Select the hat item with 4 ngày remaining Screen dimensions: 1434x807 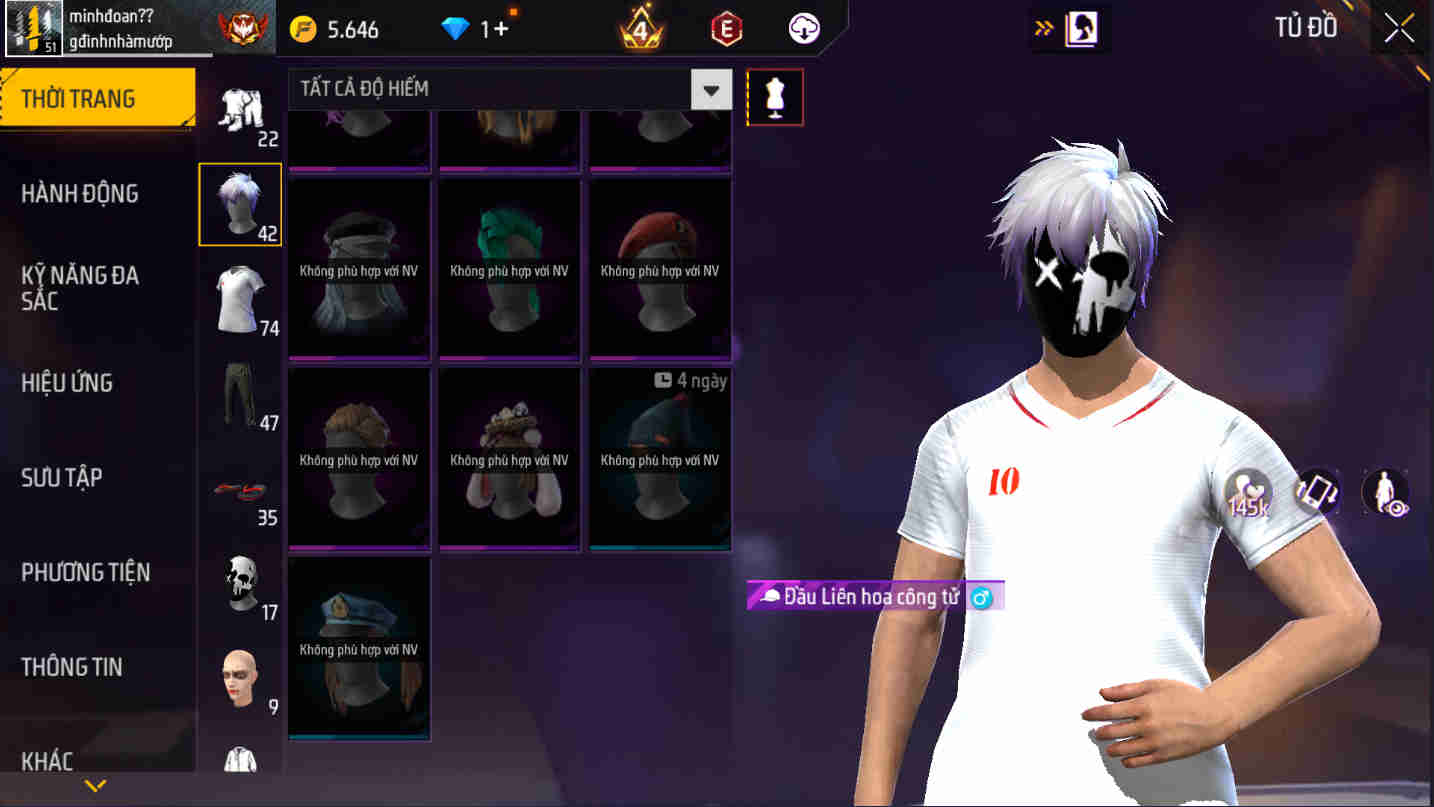(660, 460)
